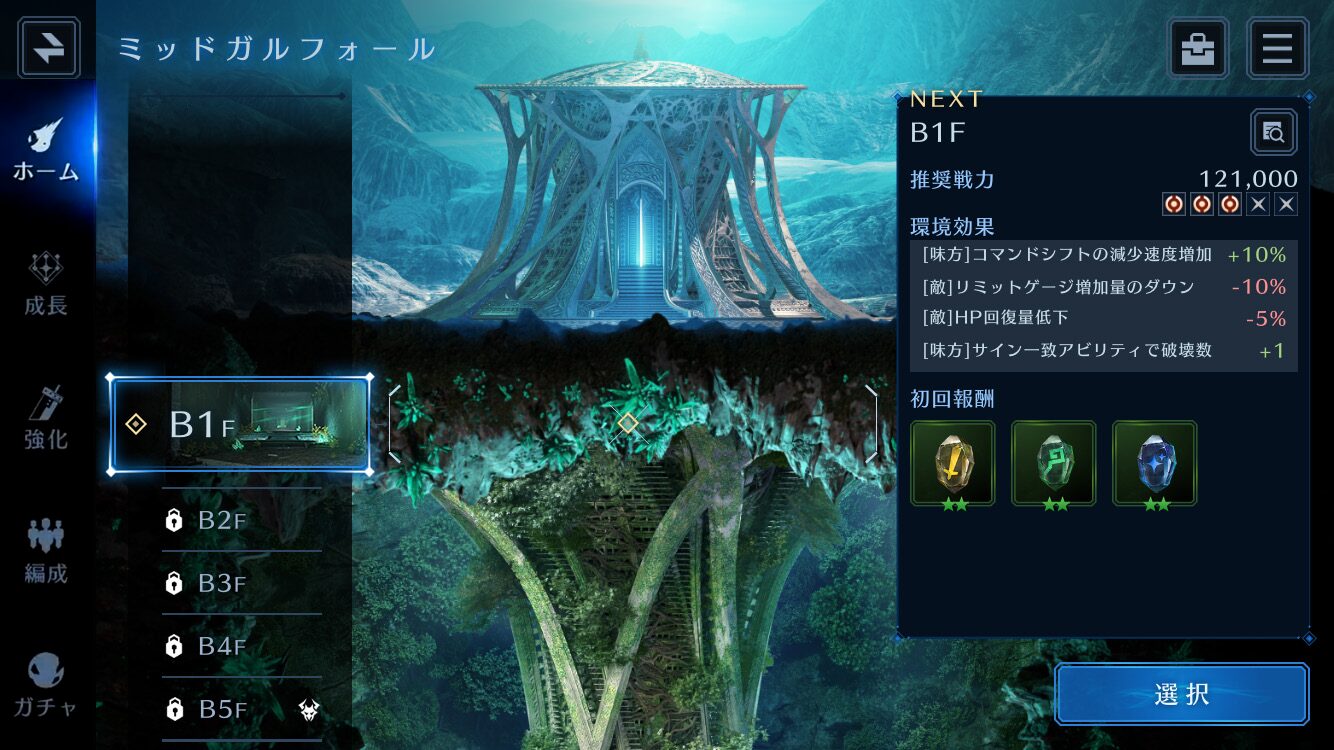This screenshot has width=1334, height=750.
Task: Select the B2F floor entry
Action: tap(230, 520)
